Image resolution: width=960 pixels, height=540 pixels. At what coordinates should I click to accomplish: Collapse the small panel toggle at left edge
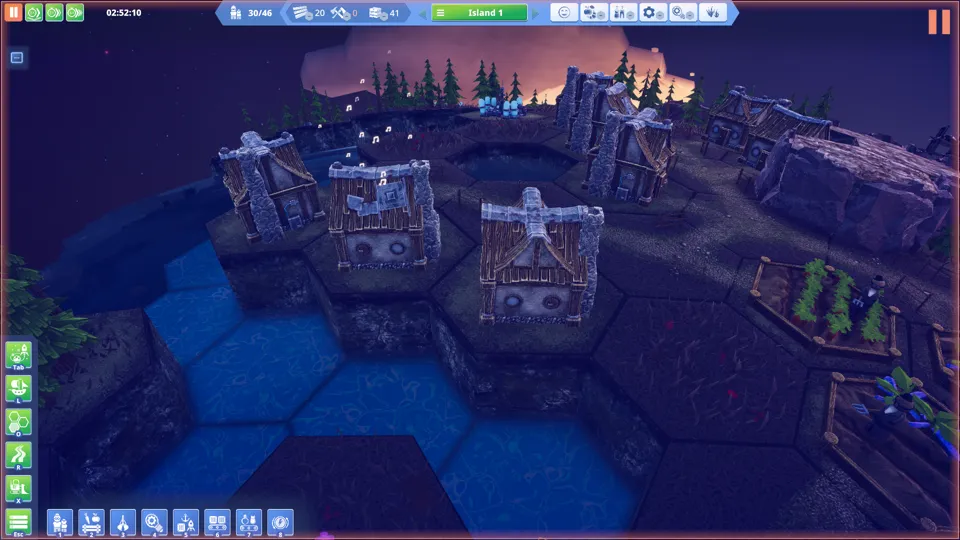(17, 58)
